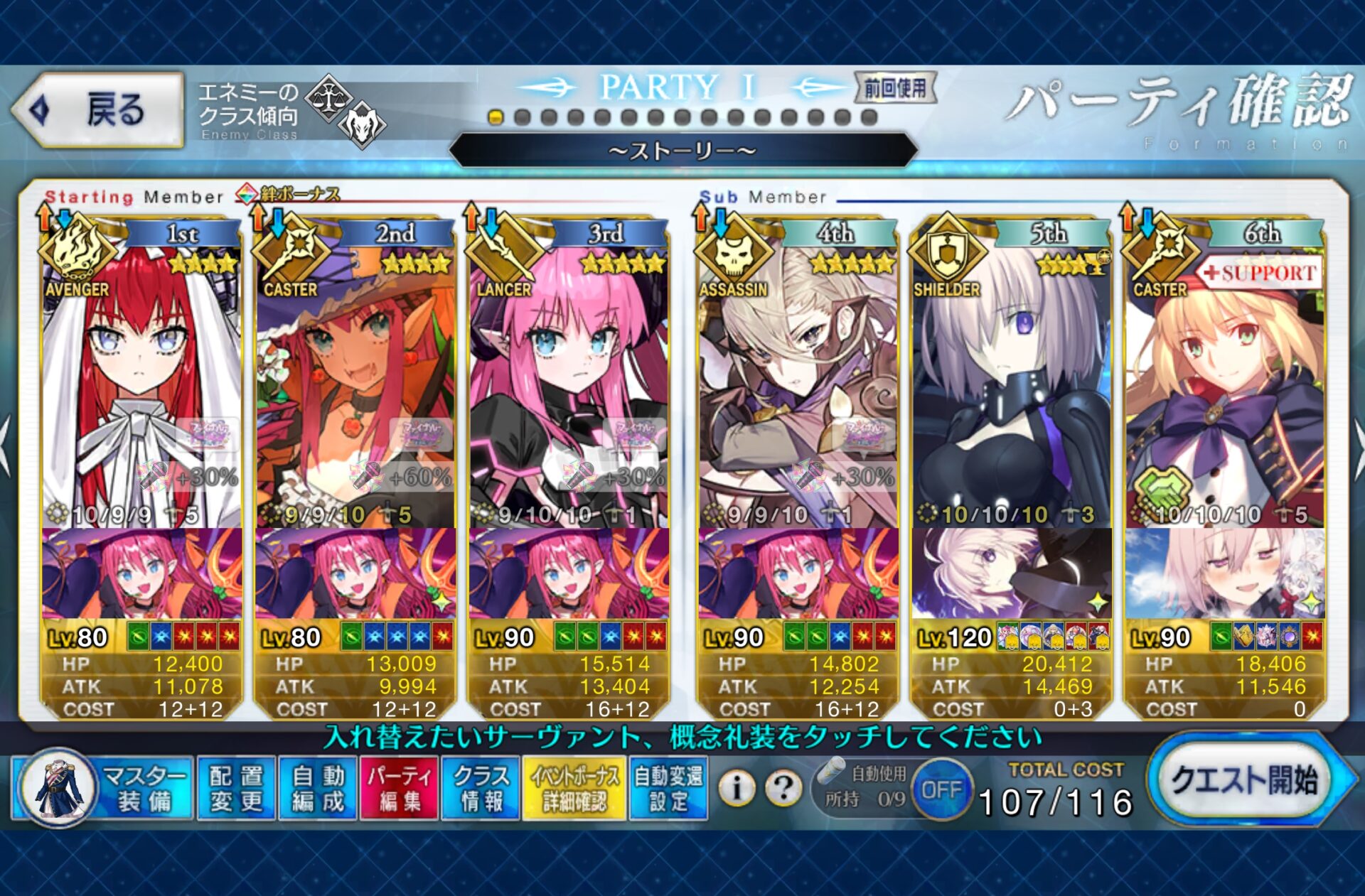Screen dimensions: 1365x896
Task: Choose the 5th slot Shielder servant
Action: click(x=1011, y=384)
